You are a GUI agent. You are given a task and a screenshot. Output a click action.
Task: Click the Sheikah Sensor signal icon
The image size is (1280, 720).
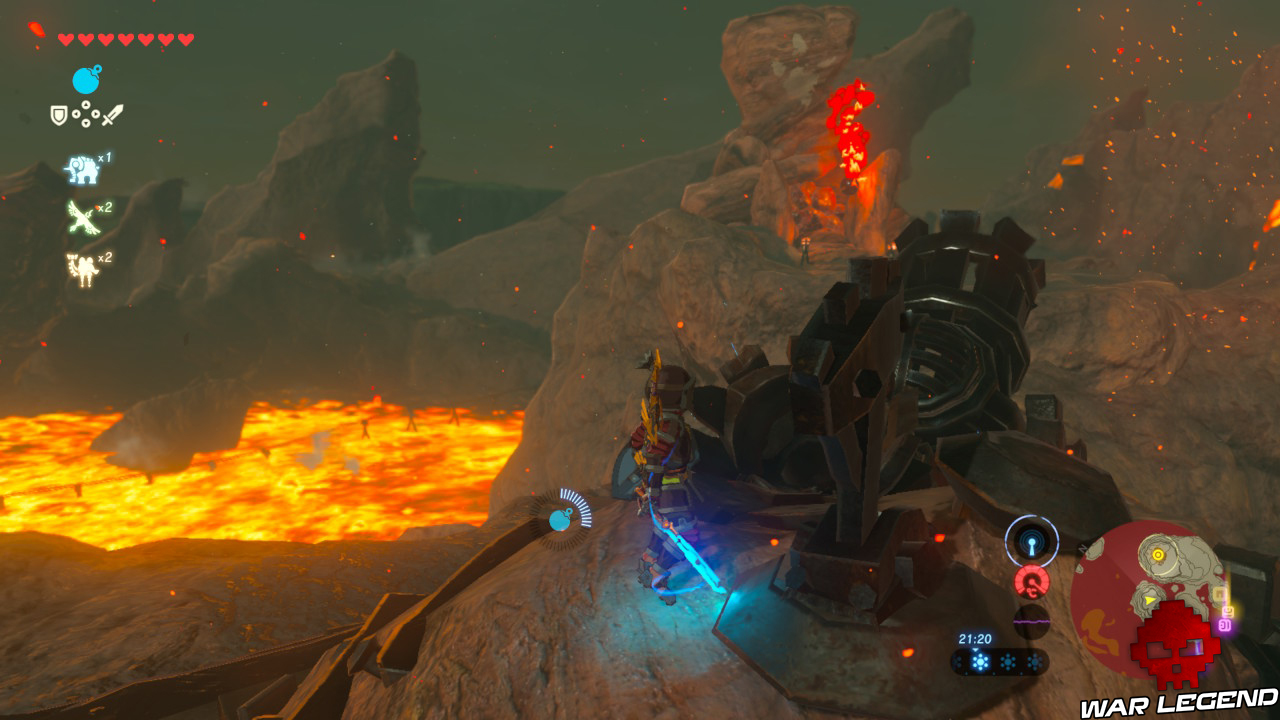click(1031, 541)
